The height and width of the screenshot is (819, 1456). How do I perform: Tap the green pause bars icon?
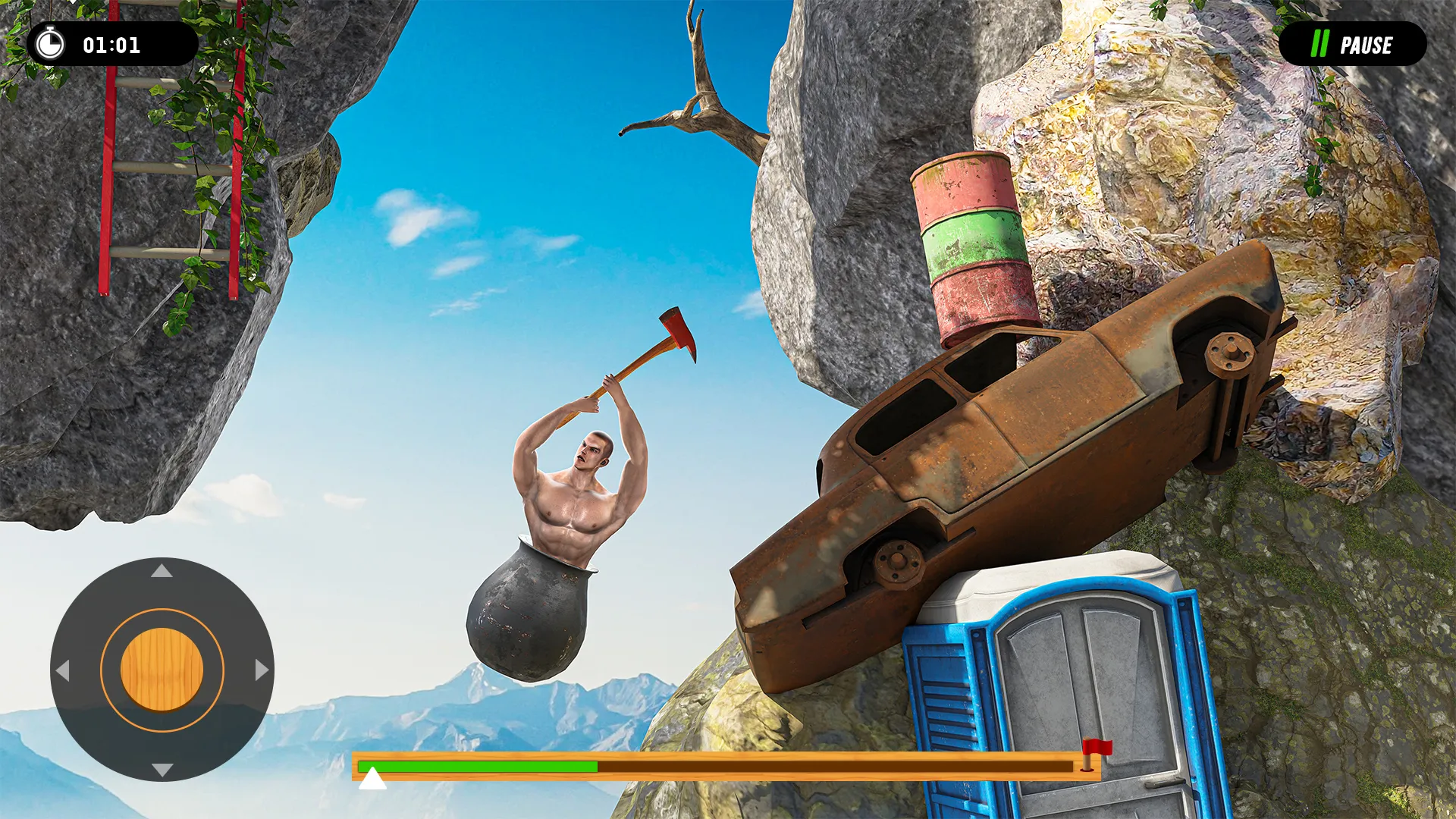(x=1319, y=45)
